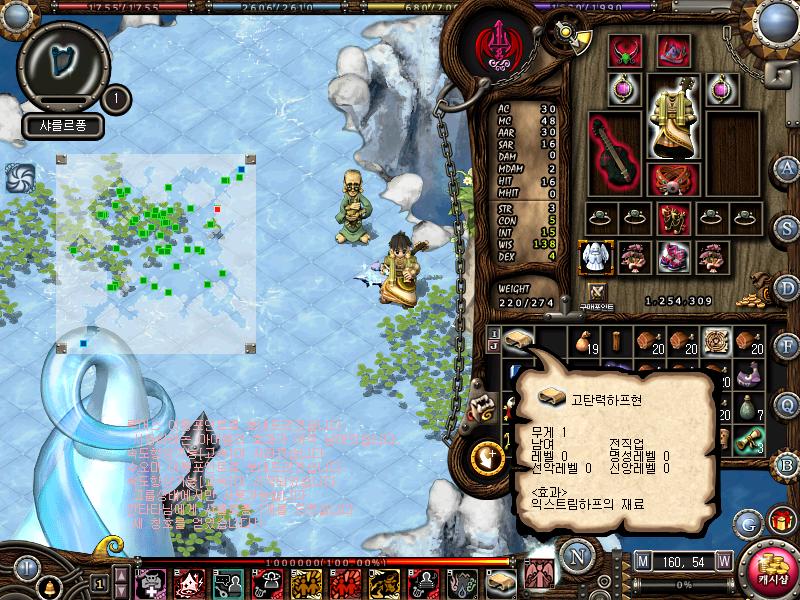Select the equipped golden robe armor slot

click(673, 115)
